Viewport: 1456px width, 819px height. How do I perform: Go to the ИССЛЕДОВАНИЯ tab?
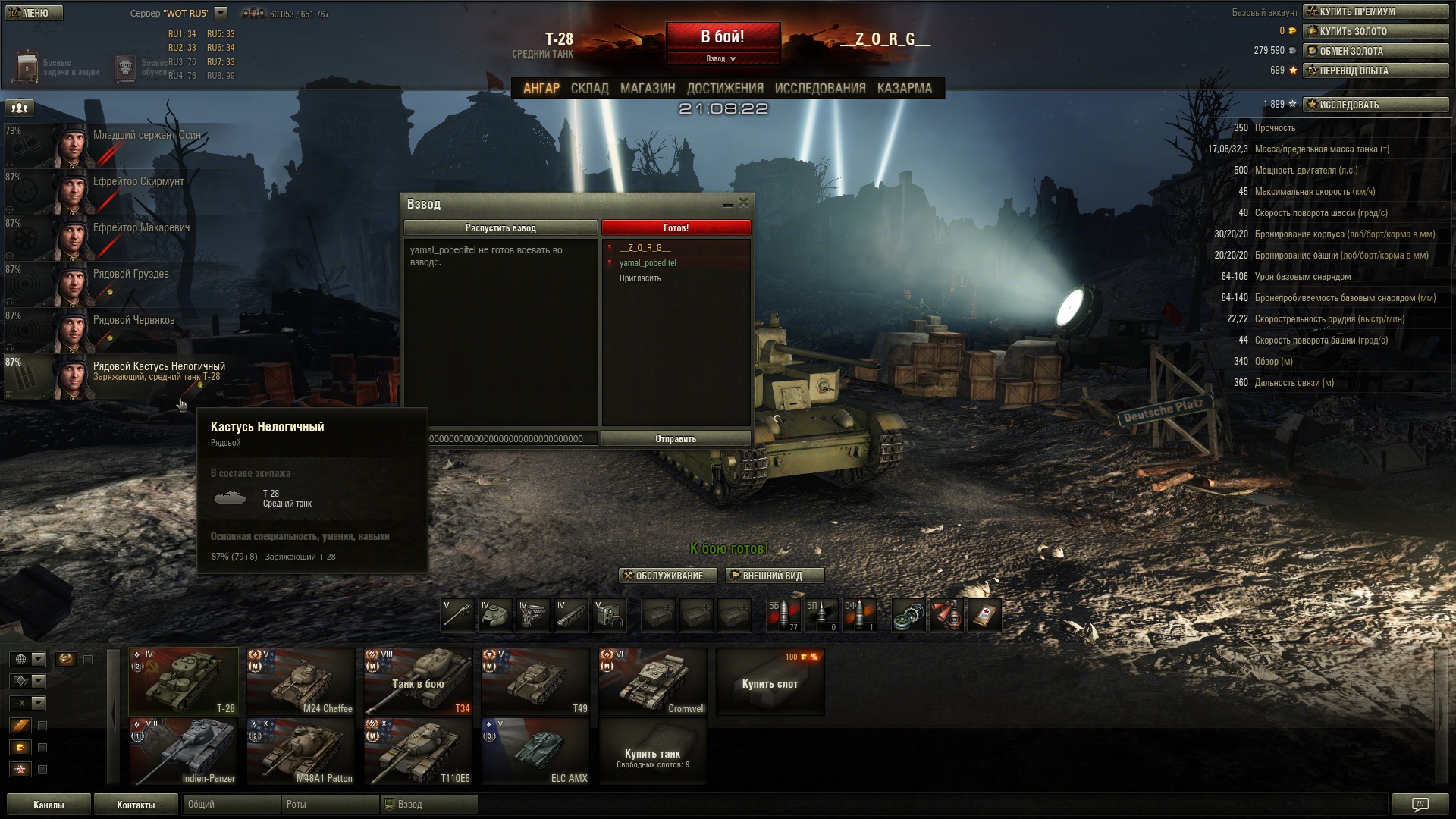pos(820,89)
